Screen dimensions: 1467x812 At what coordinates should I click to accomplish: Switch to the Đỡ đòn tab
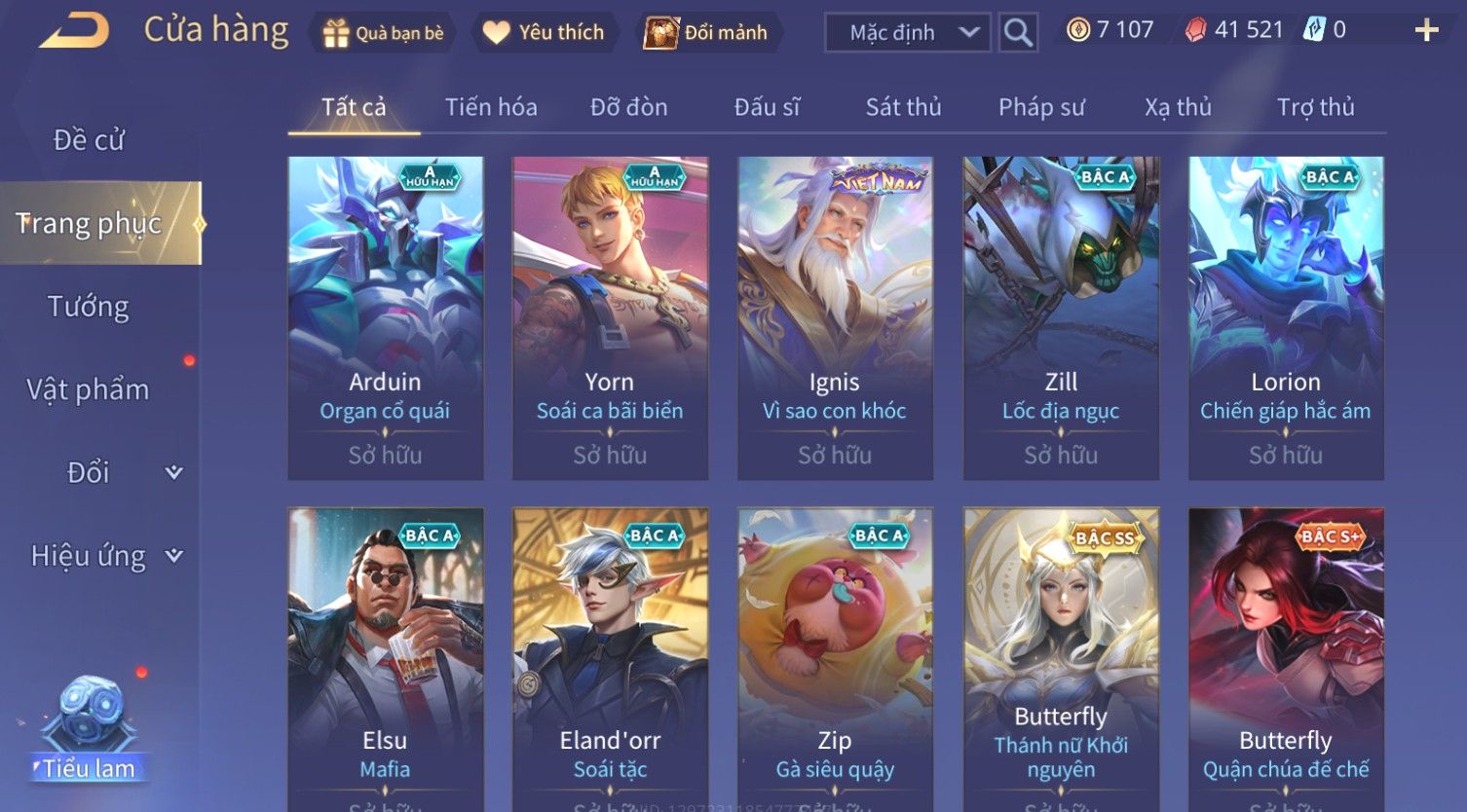(x=628, y=107)
